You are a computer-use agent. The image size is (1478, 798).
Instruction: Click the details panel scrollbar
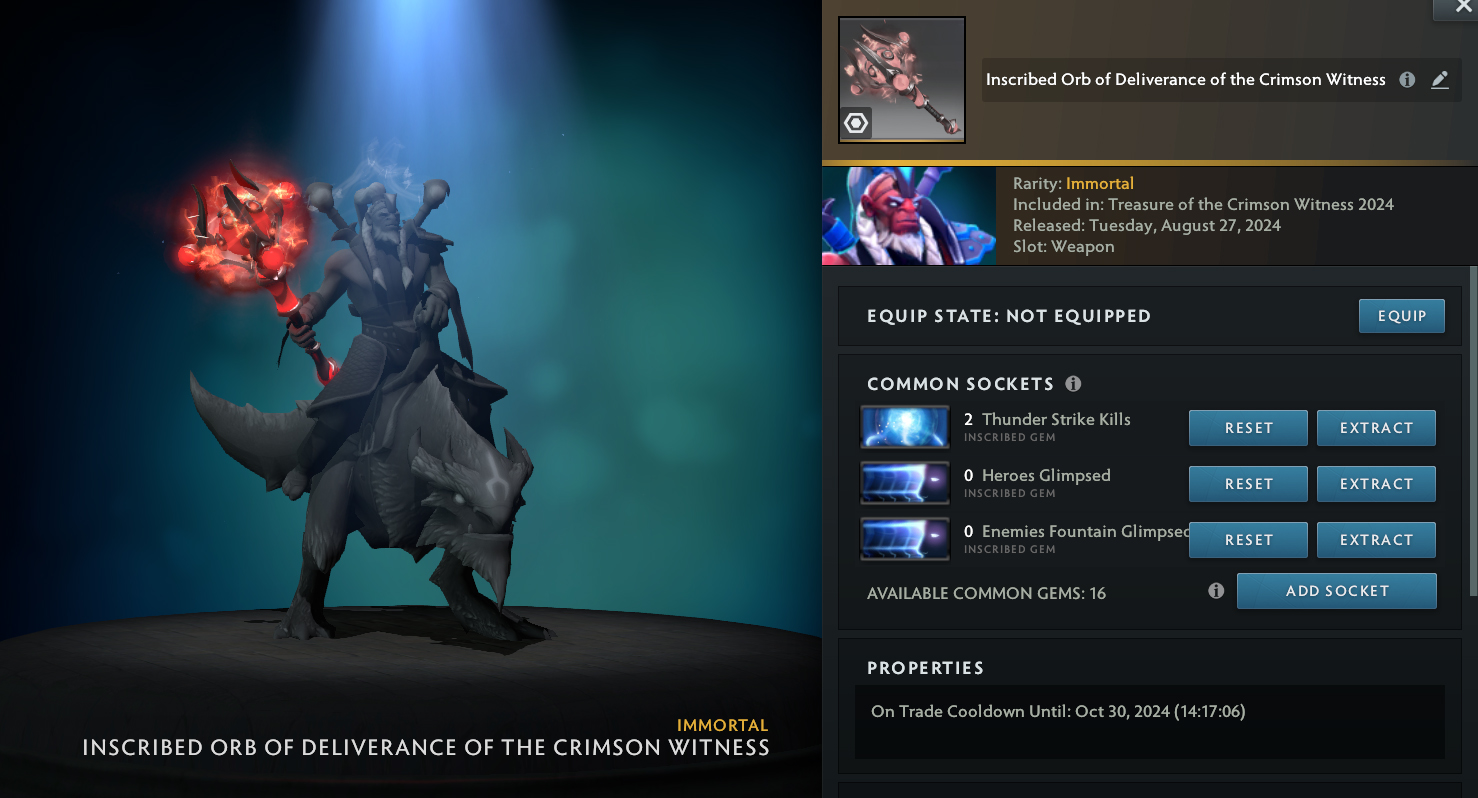1472,430
